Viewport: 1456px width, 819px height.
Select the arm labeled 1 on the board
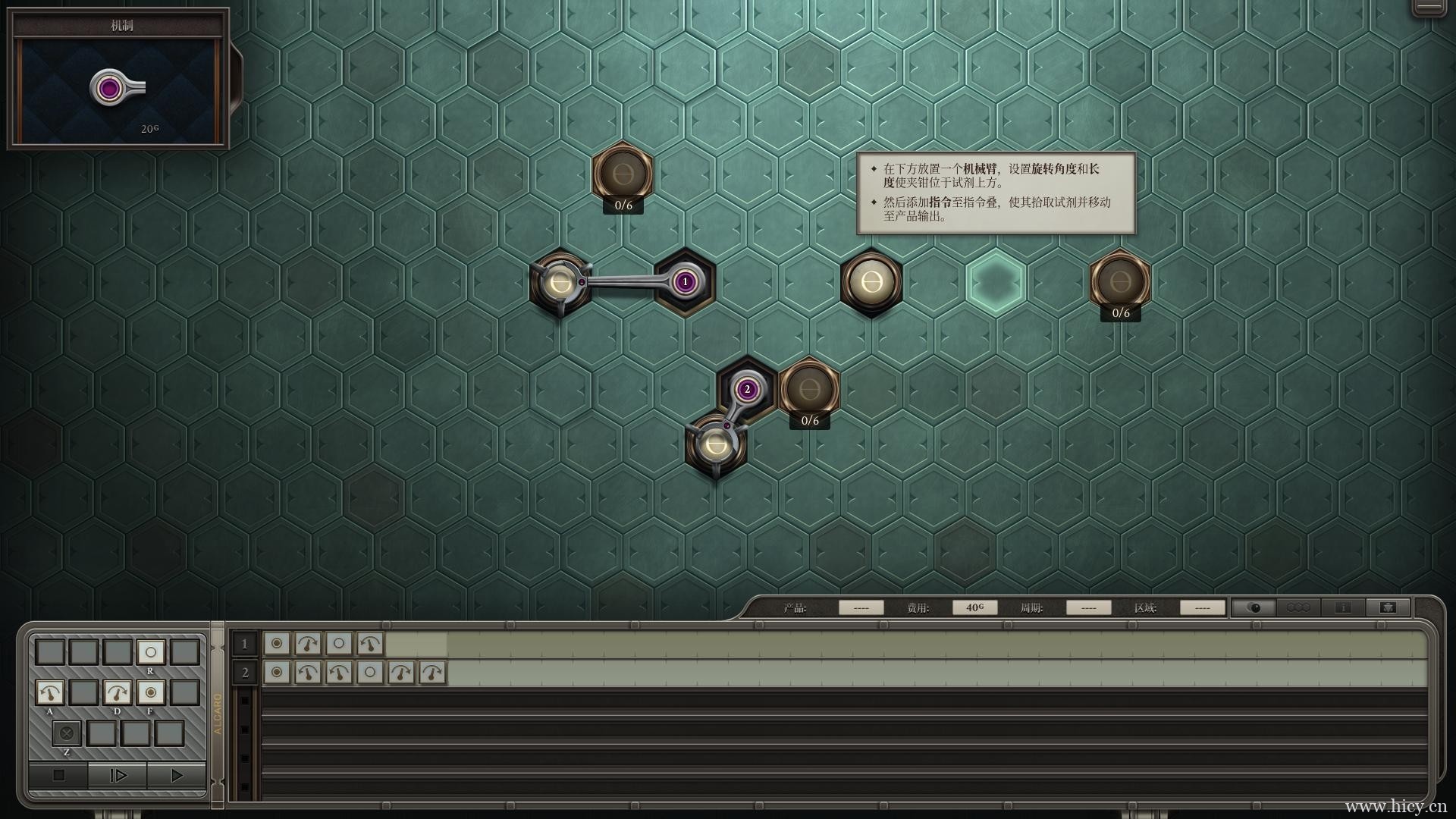pyautogui.click(x=683, y=281)
